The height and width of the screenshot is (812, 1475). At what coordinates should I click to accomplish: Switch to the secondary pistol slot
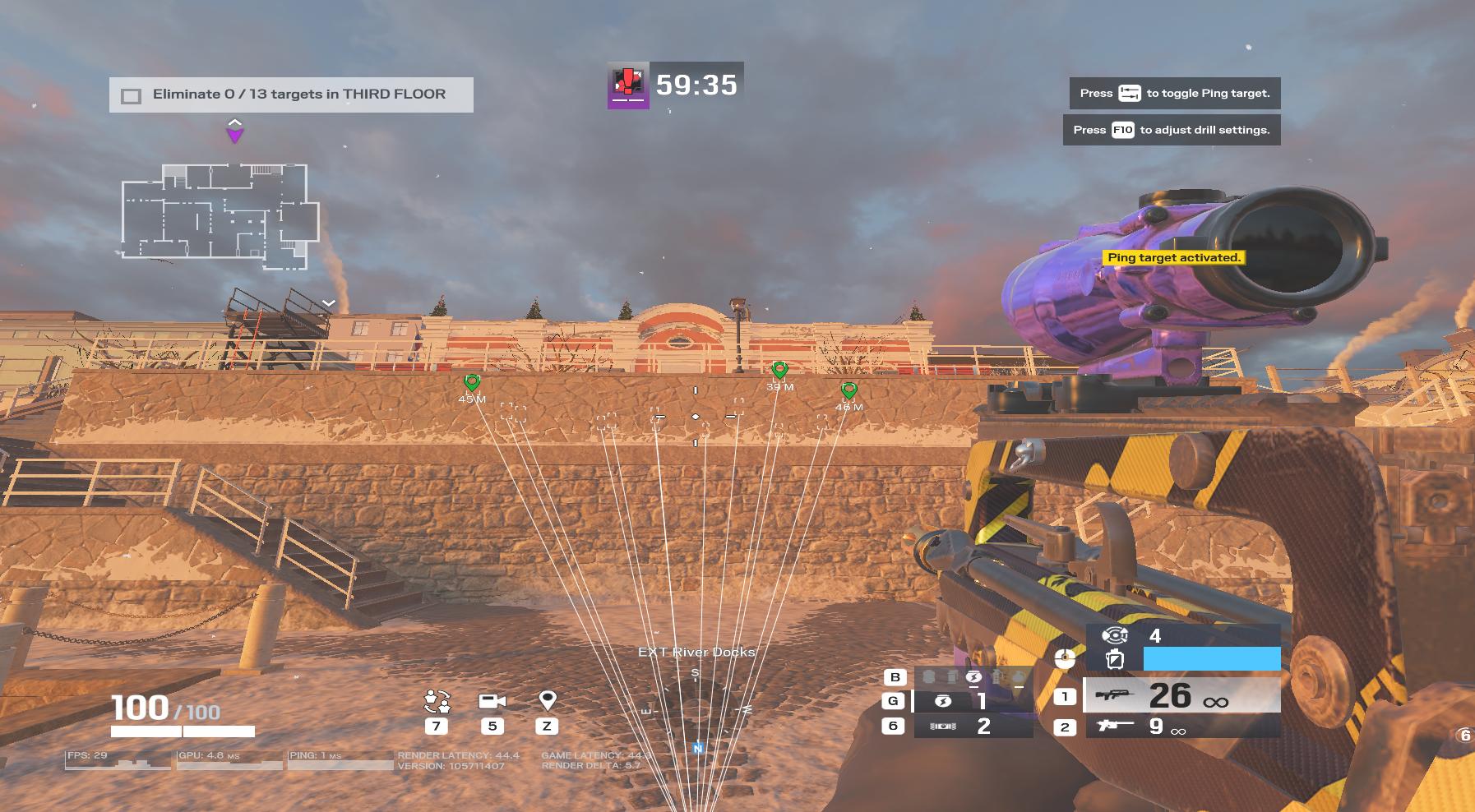click(x=1181, y=727)
